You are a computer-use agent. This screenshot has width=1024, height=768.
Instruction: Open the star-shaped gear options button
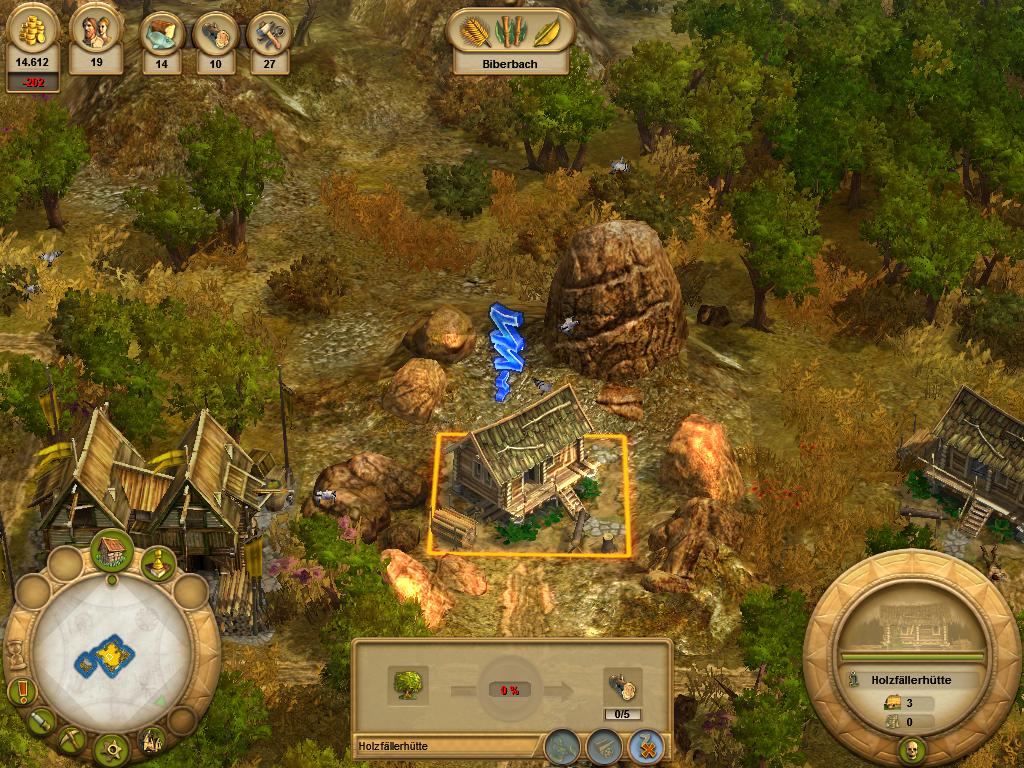[112, 747]
